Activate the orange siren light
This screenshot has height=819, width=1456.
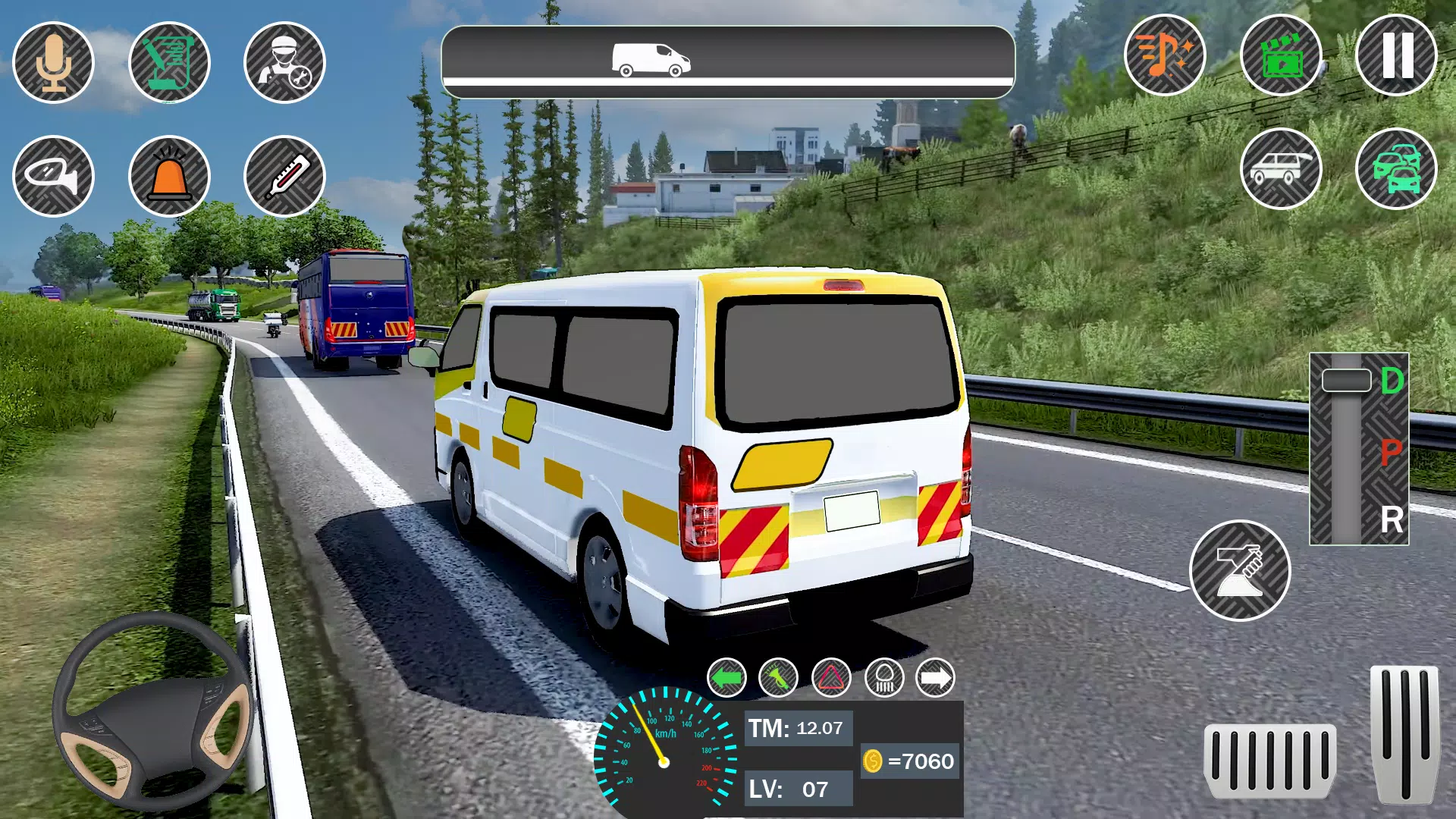pos(169,176)
